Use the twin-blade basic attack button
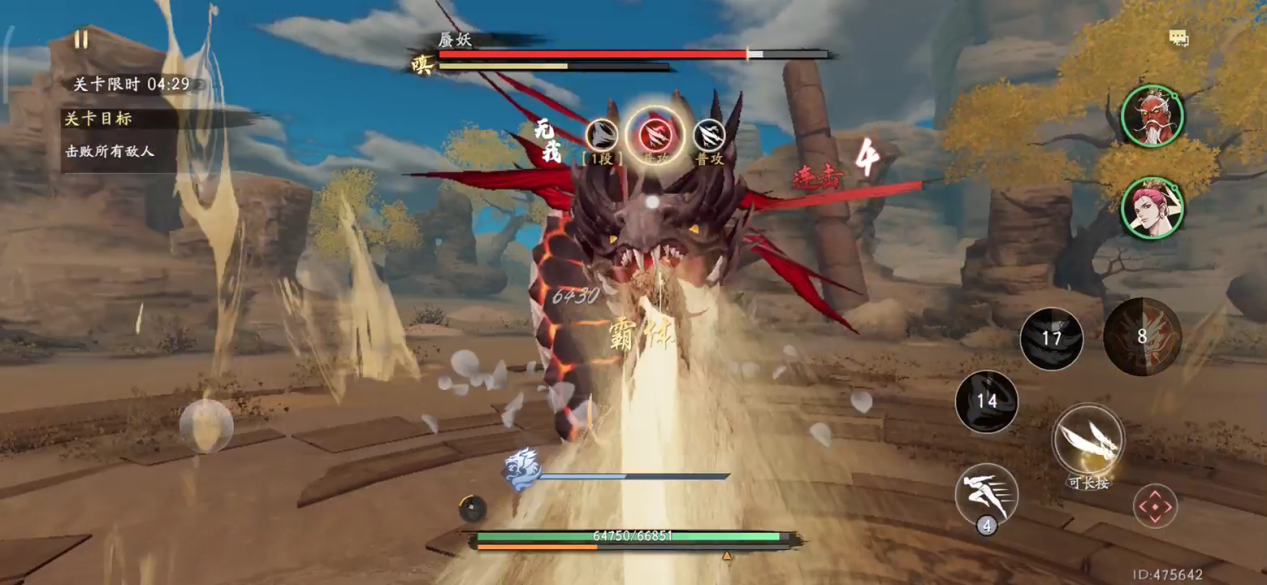The width and height of the screenshot is (1267, 585). [x=1088, y=439]
